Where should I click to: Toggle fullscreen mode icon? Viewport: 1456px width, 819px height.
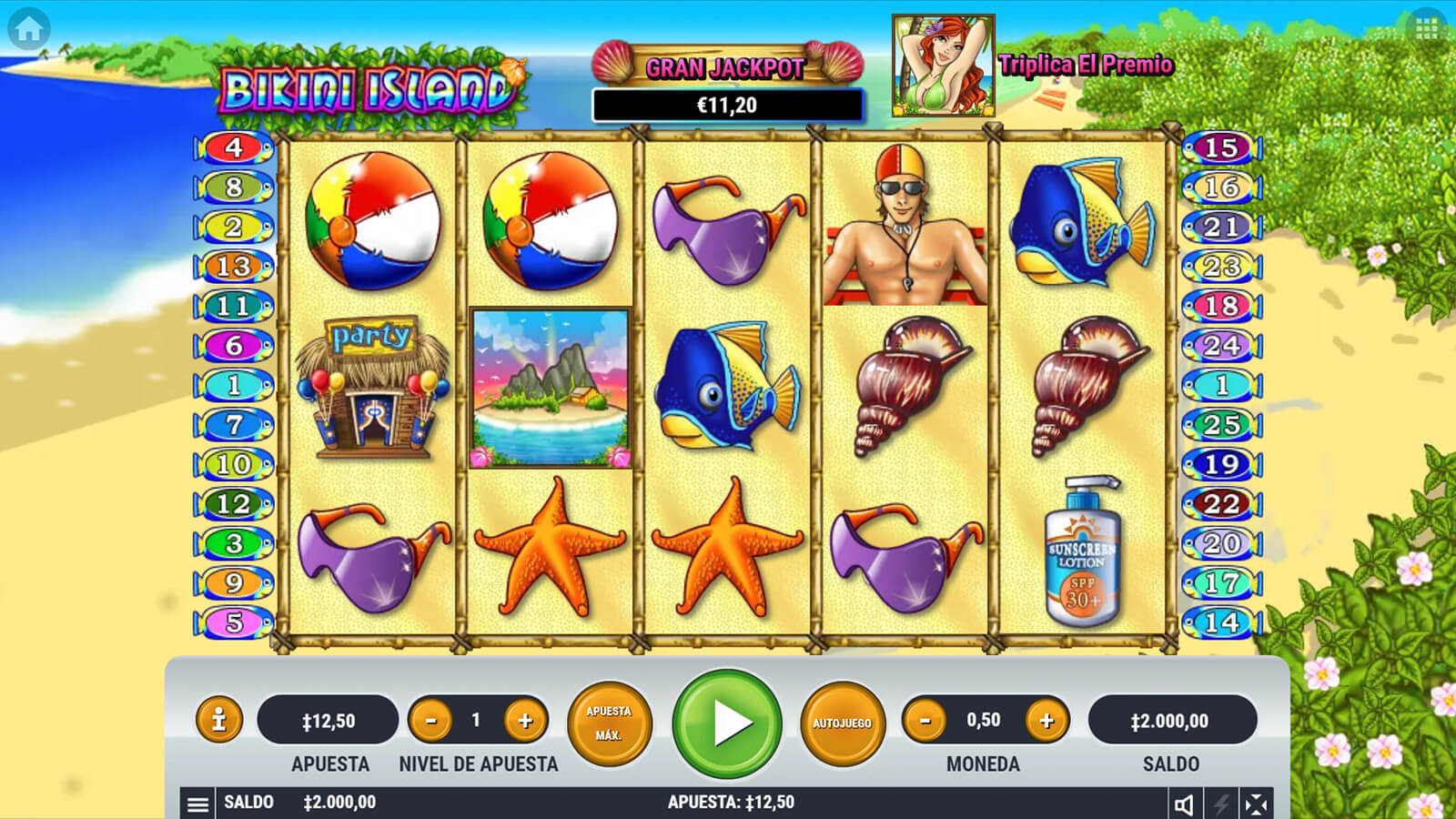[1256, 804]
